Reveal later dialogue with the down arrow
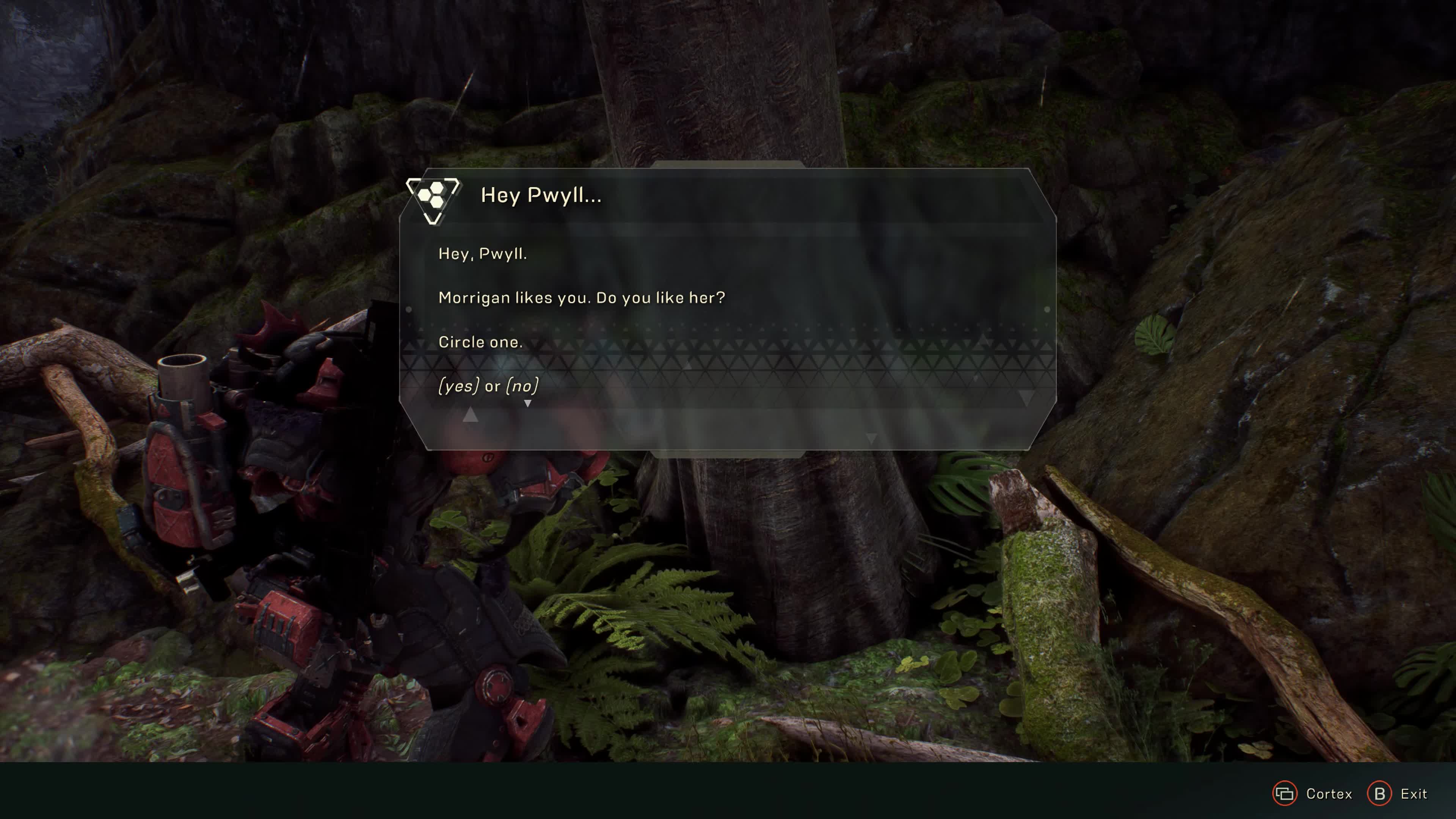This screenshot has width=1456, height=819. (529, 403)
